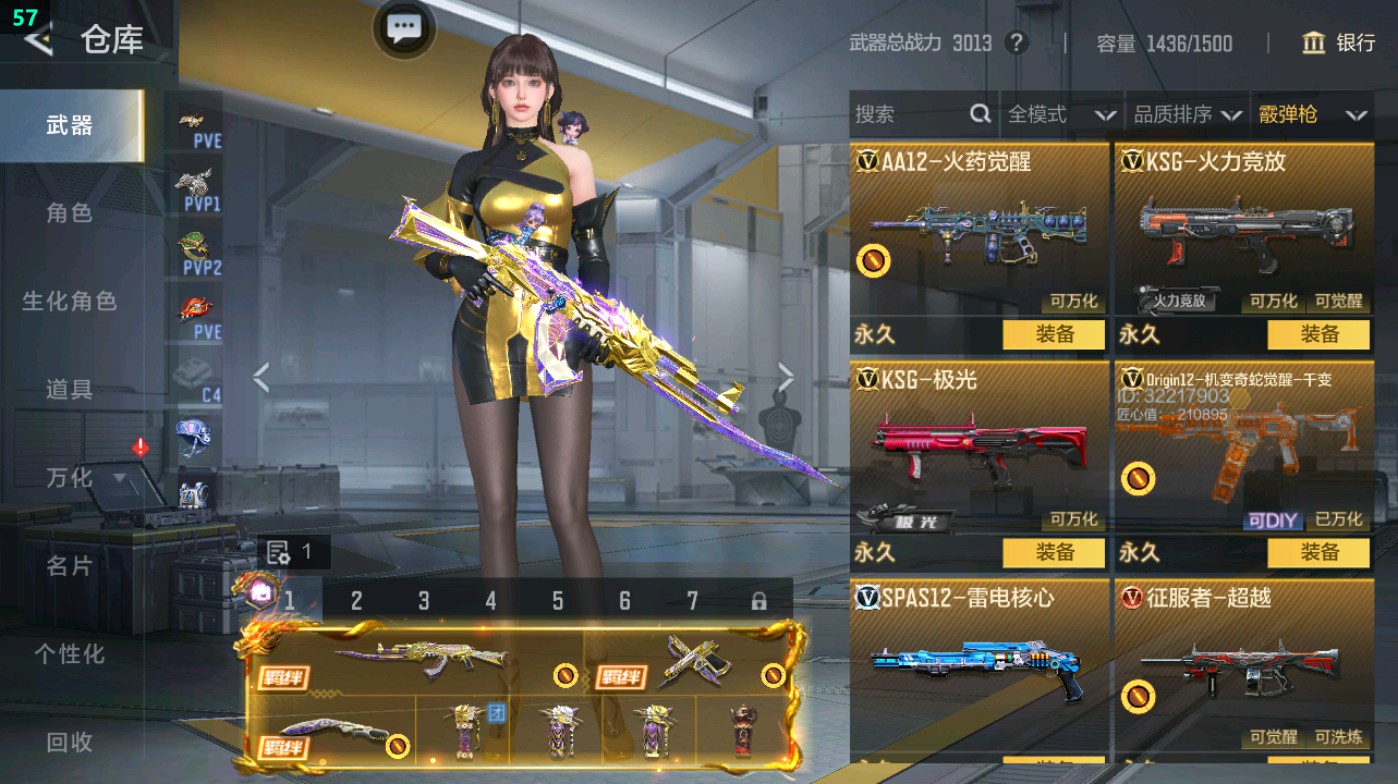Screen dimensions: 1398x784
Task: Expand the 品质排序 sorting dropdown
Action: point(1188,115)
